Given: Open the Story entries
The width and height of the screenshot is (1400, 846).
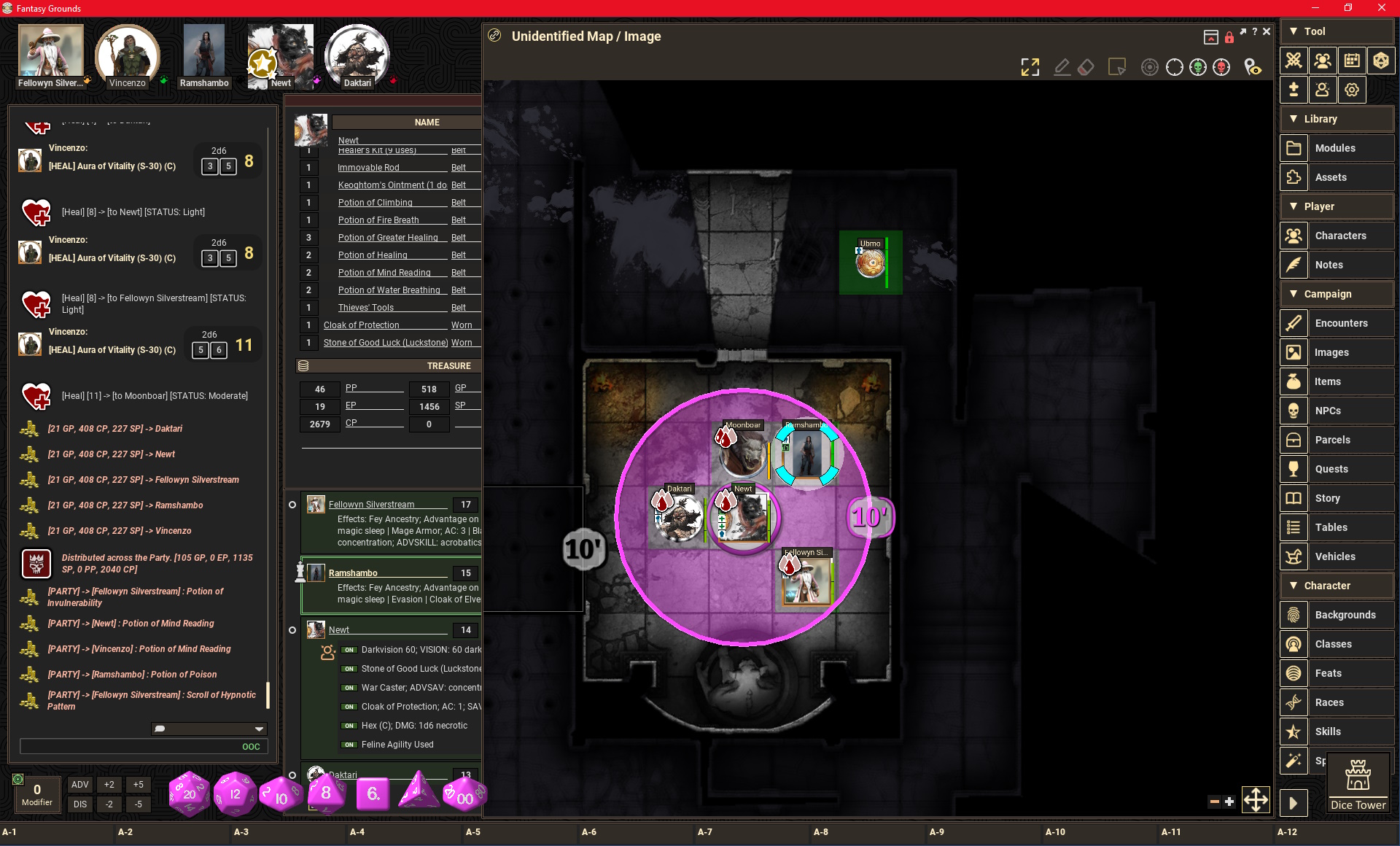Looking at the screenshot, I should pos(1327,498).
